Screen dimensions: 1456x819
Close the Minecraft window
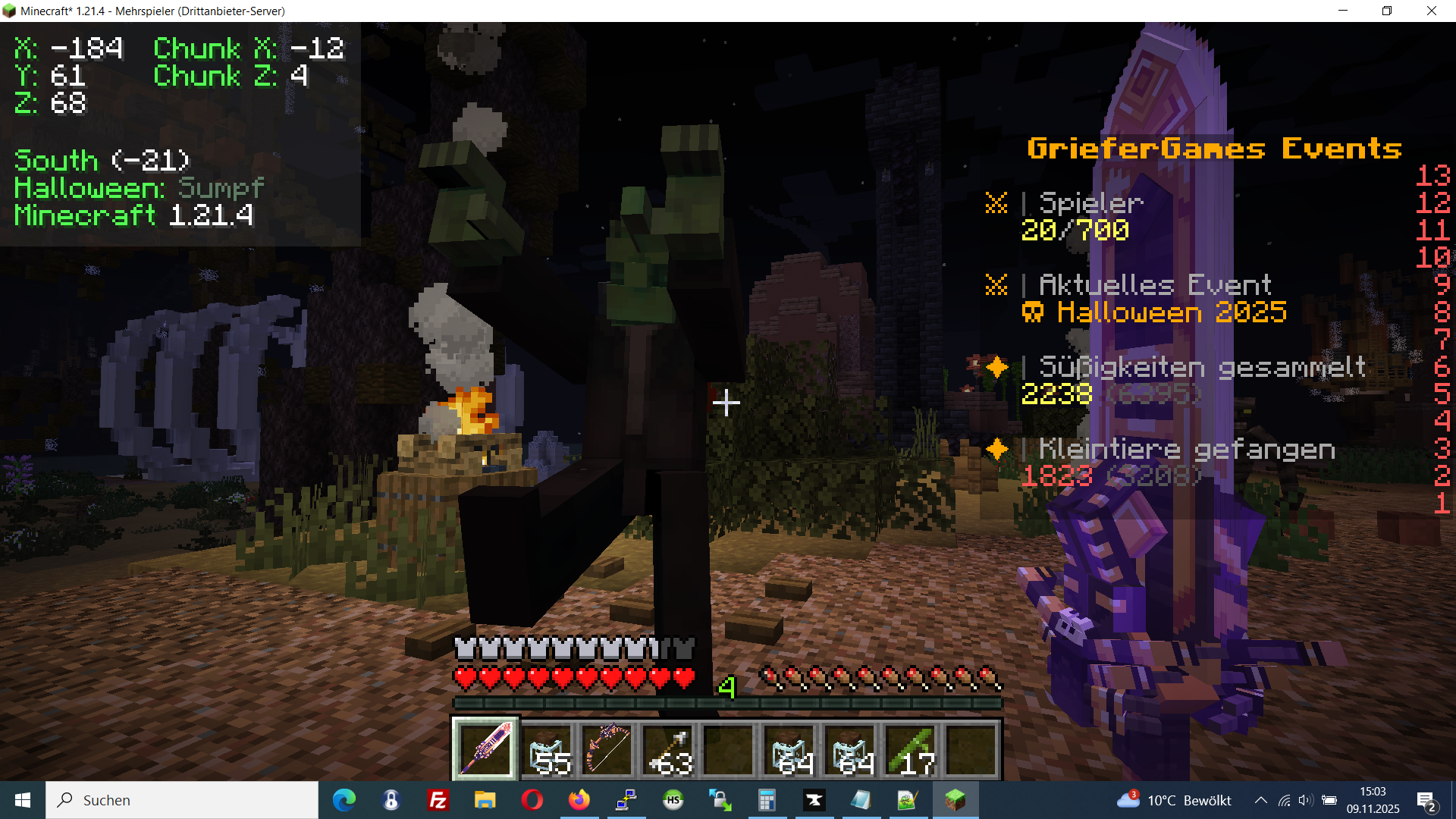pyautogui.click(x=1432, y=11)
